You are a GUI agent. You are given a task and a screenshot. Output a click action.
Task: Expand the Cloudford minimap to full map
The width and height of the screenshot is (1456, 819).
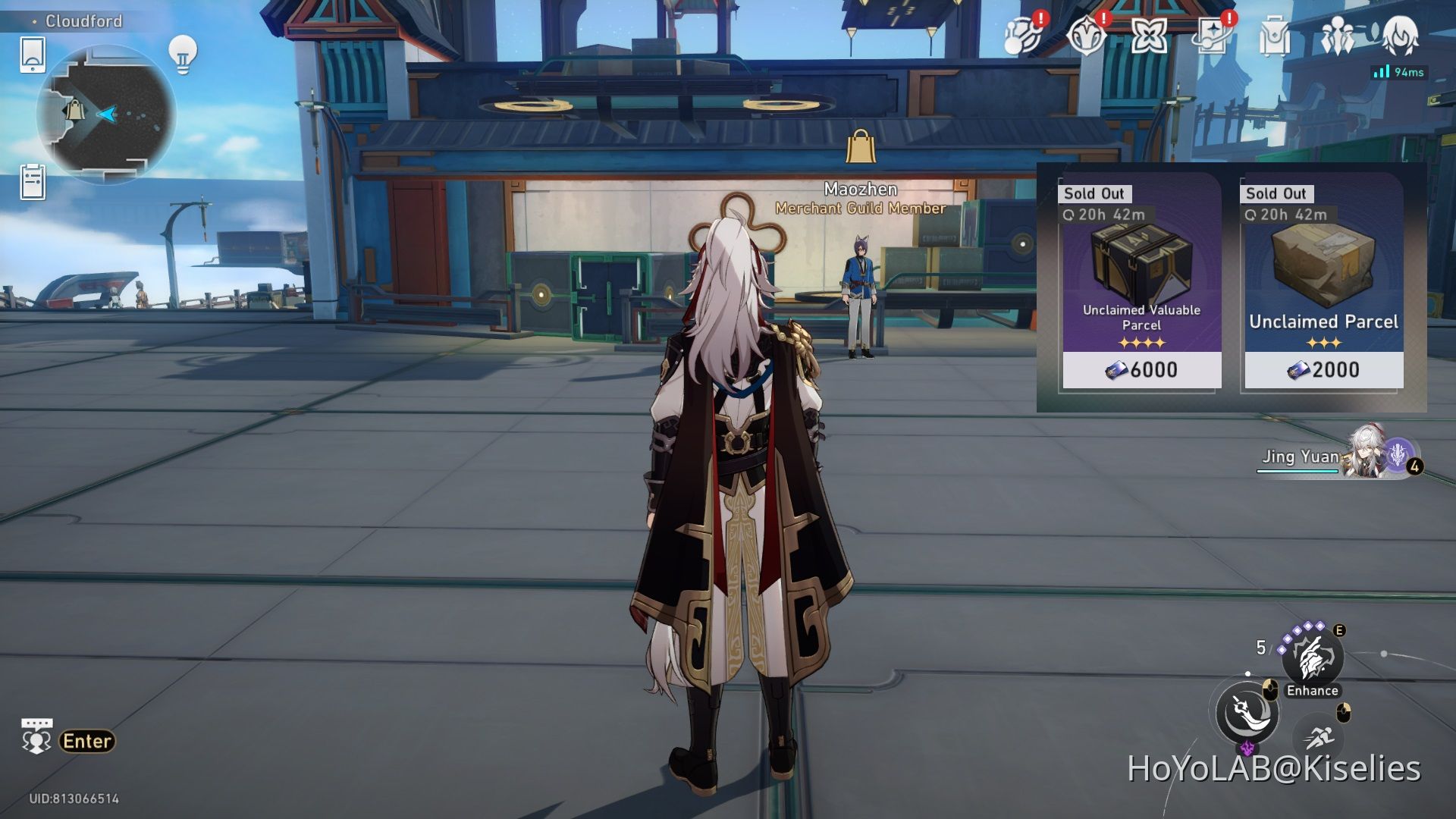tap(110, 112)
